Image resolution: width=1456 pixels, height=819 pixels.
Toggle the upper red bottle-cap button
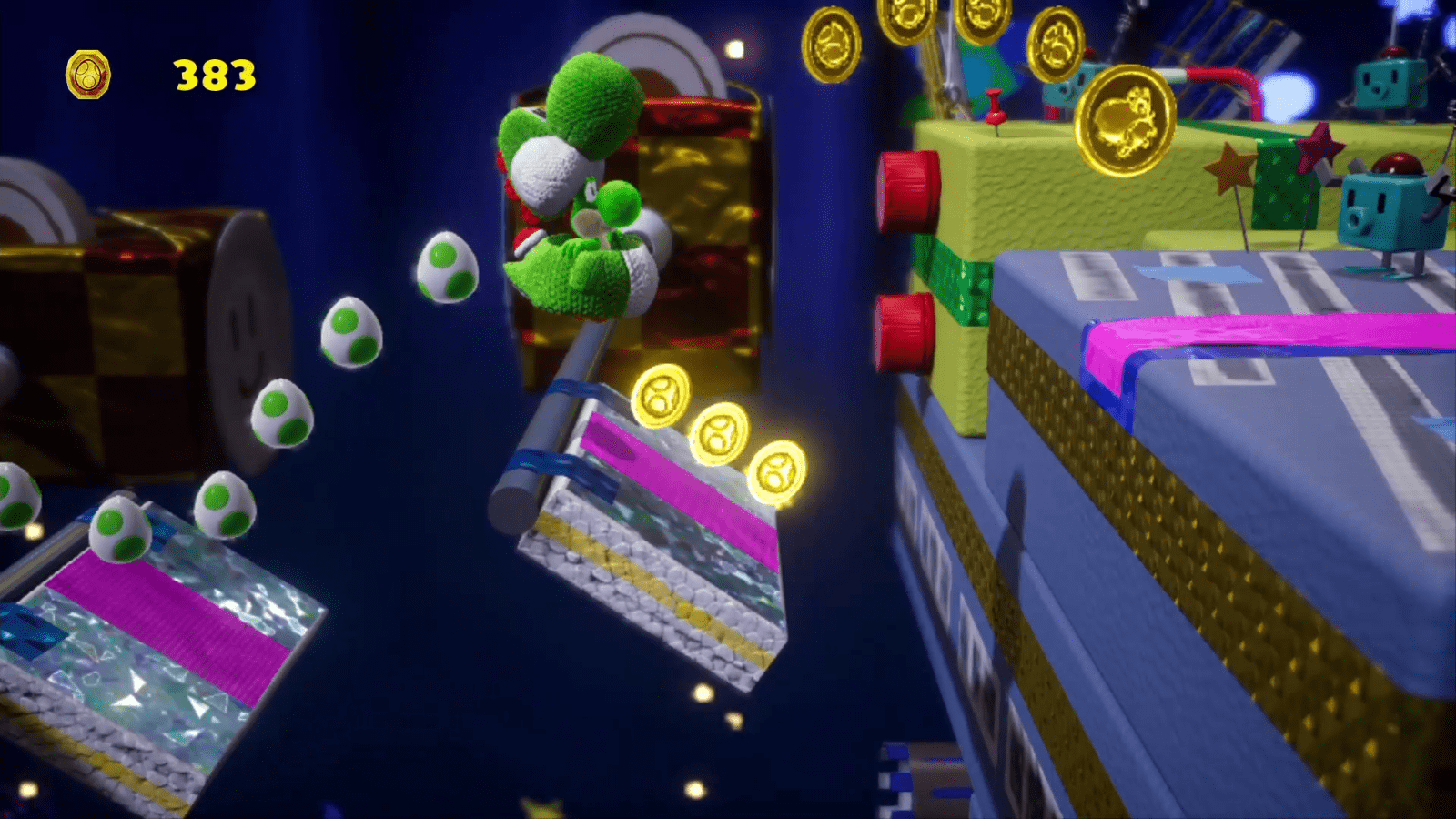tap(907, 191)
